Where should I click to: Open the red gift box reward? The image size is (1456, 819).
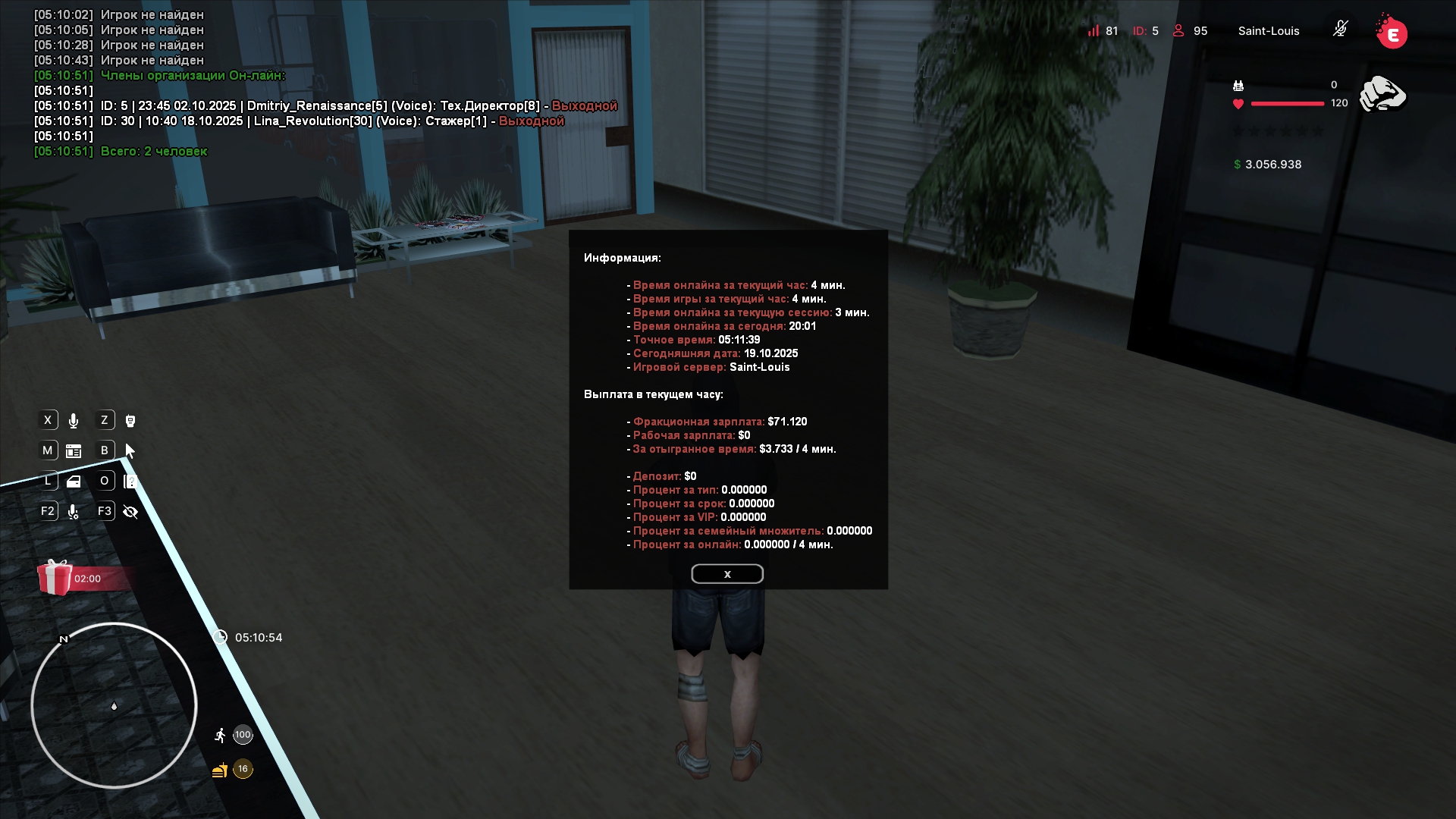pyautogui.click(x=55, y=578)
